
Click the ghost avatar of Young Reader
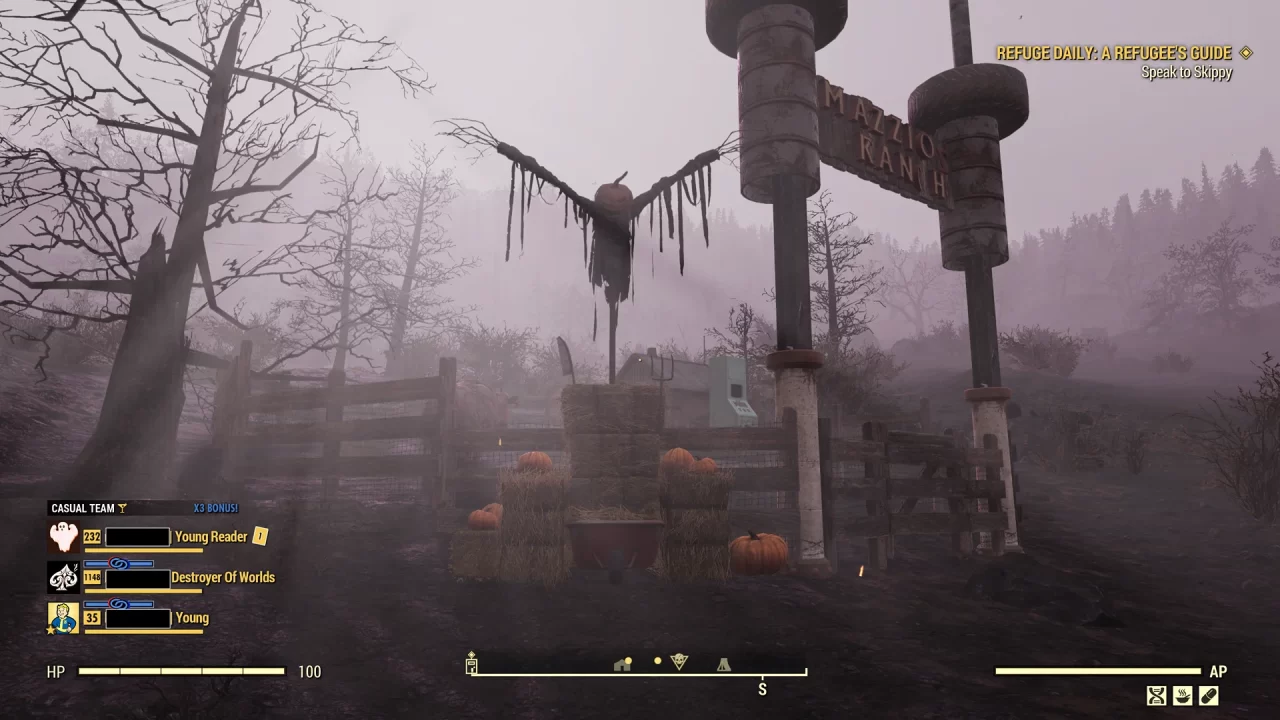(x=63, y=535)
